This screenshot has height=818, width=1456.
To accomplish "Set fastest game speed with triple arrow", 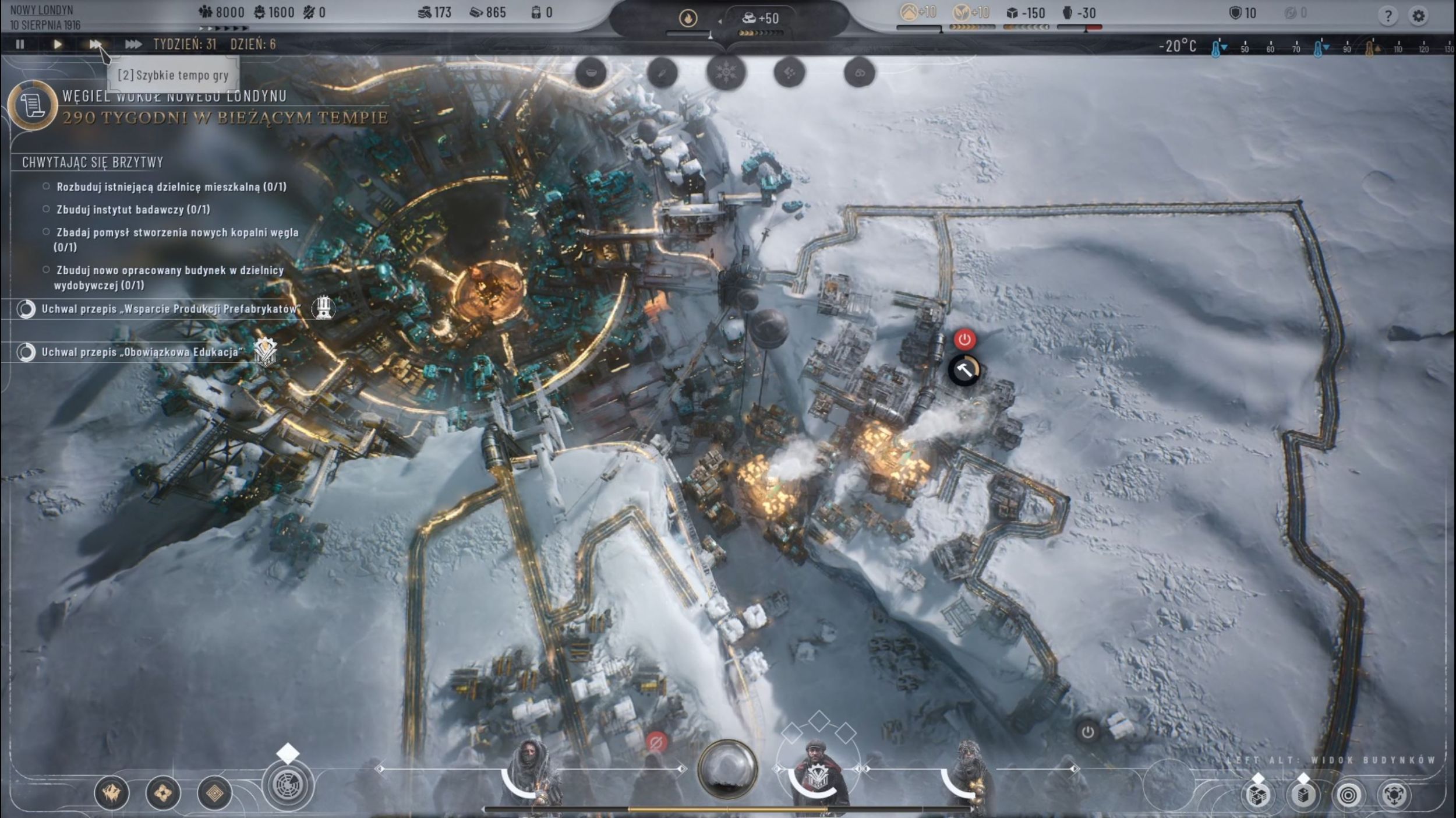I will pyautogui.click(x=133, y=44).
